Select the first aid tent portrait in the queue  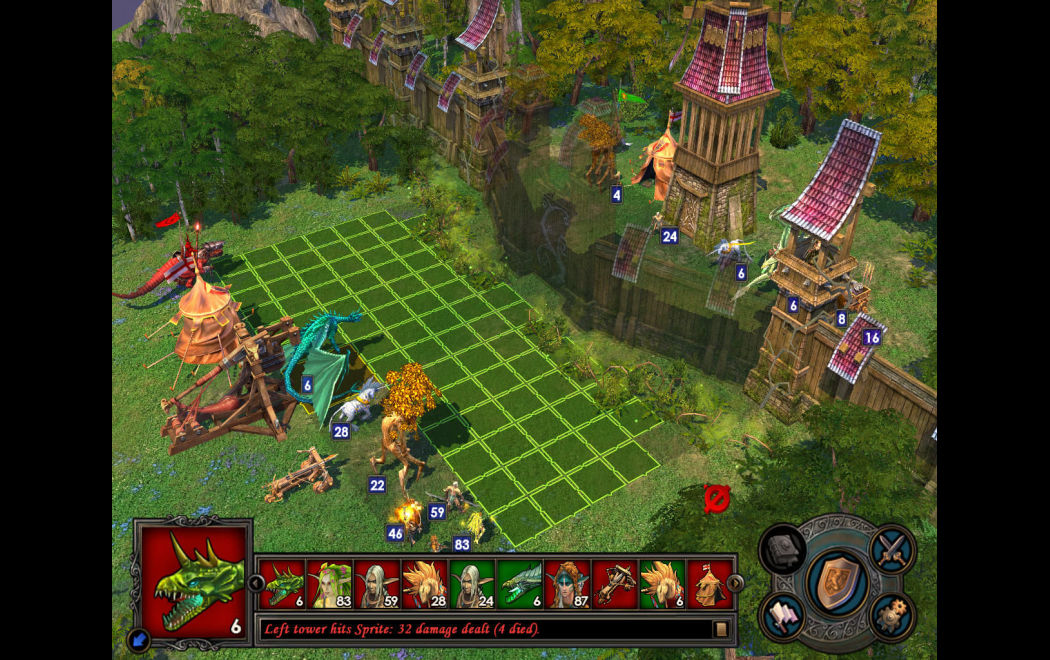709,584
